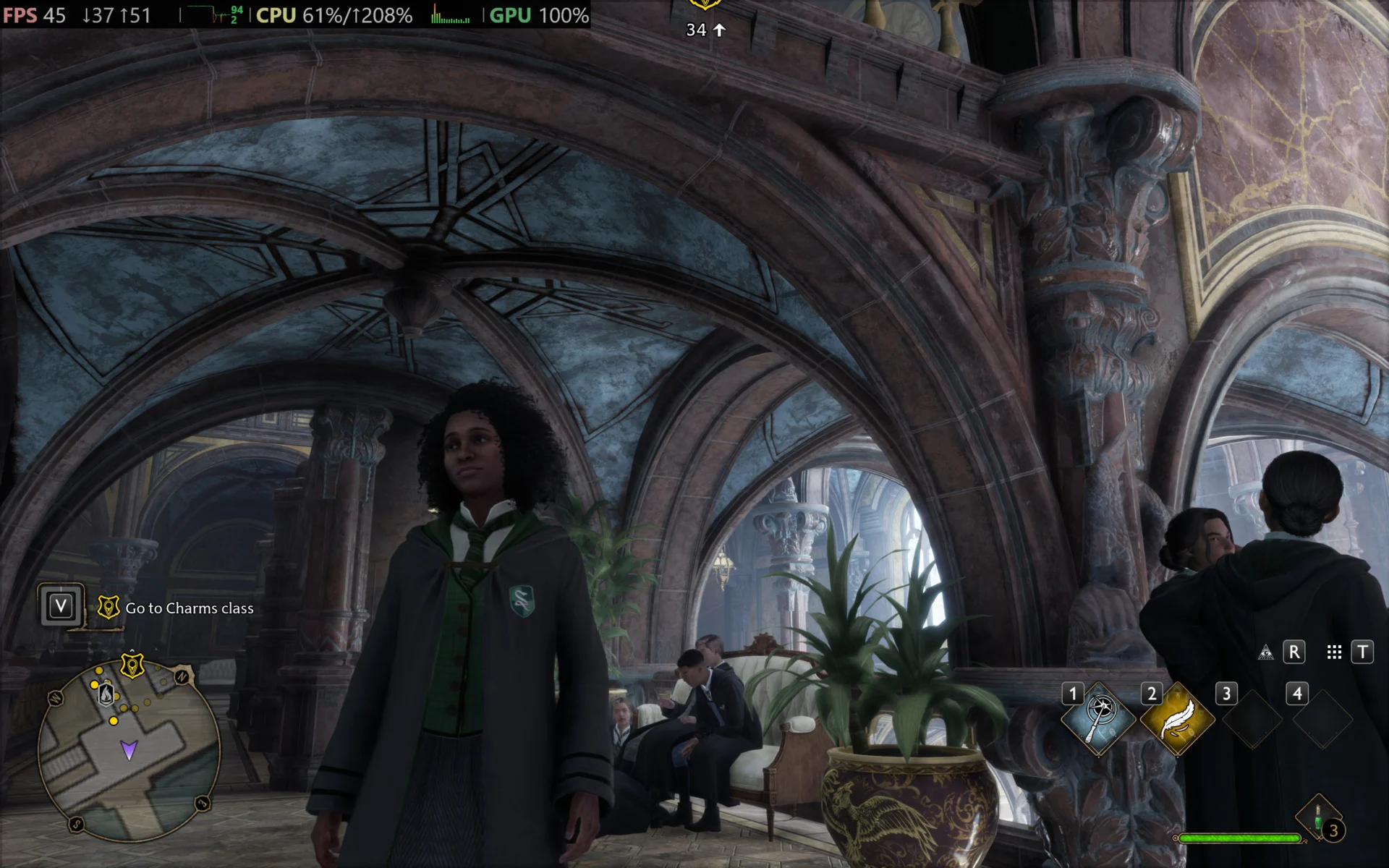Image resolution: width=1389 pixels, height=868 pixels.
Task: Click the circular minimap
Action: coord(129,749)
